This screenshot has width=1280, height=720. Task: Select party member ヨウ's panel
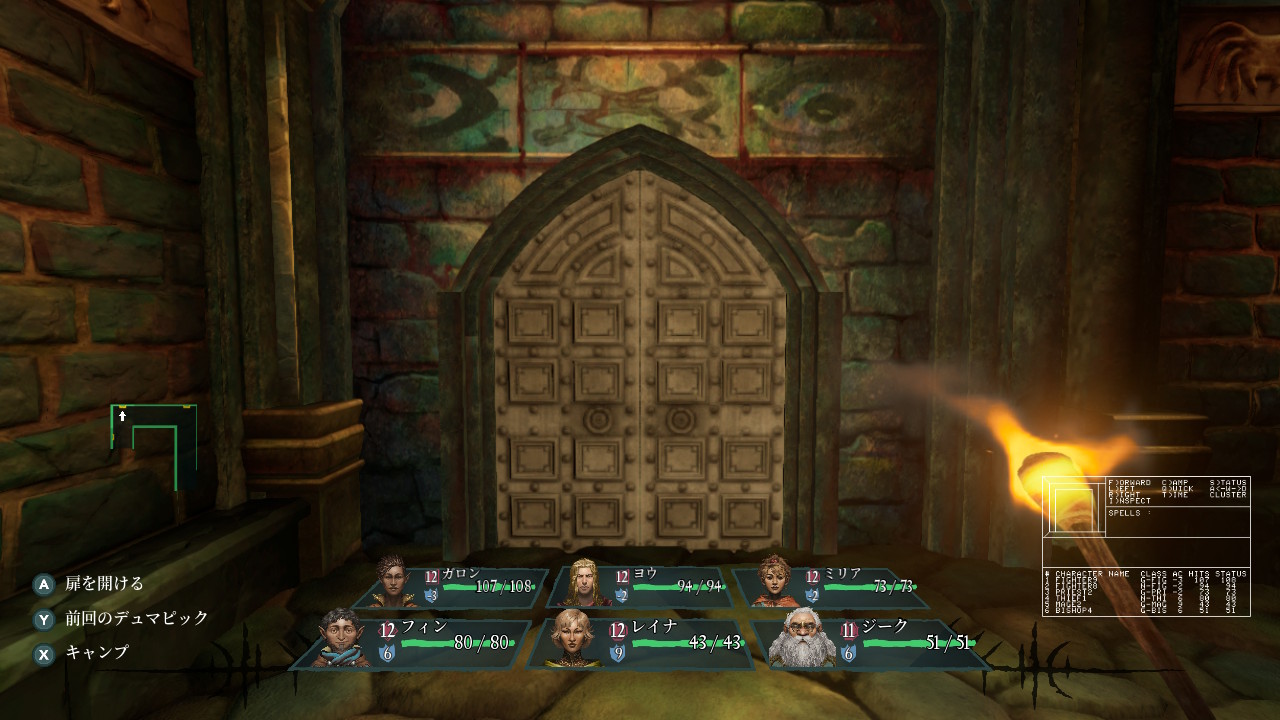coord(642,586)
